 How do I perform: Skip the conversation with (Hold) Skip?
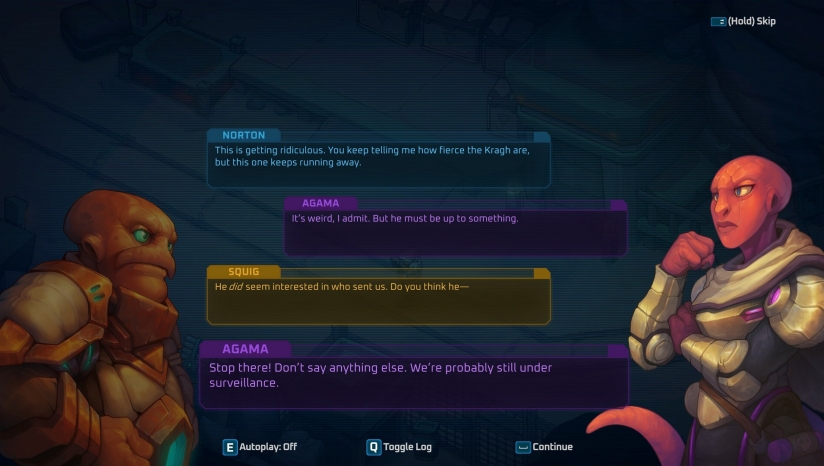click(x=743, y=21)
